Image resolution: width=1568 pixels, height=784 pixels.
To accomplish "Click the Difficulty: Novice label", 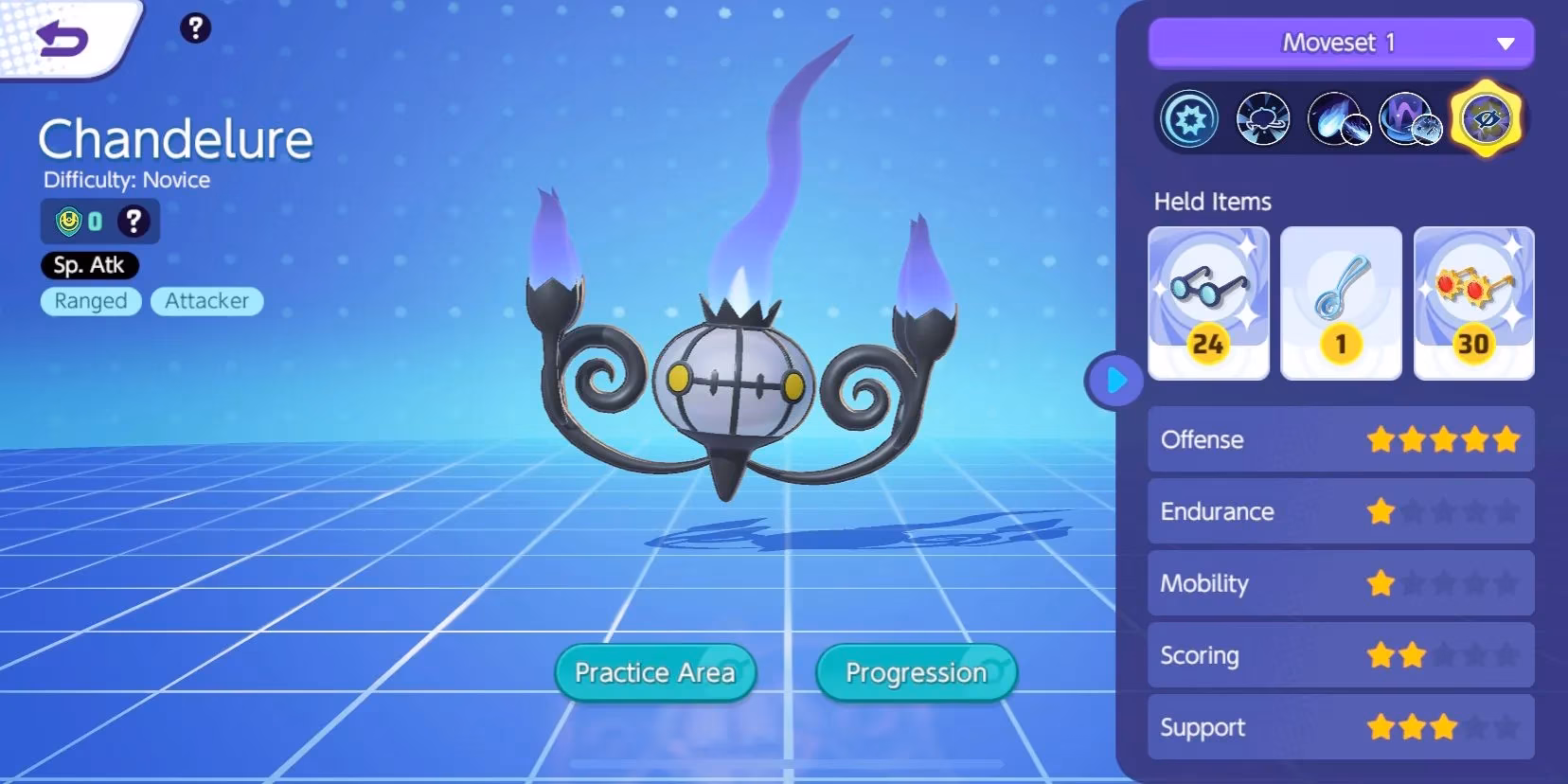I will point(127,180).
